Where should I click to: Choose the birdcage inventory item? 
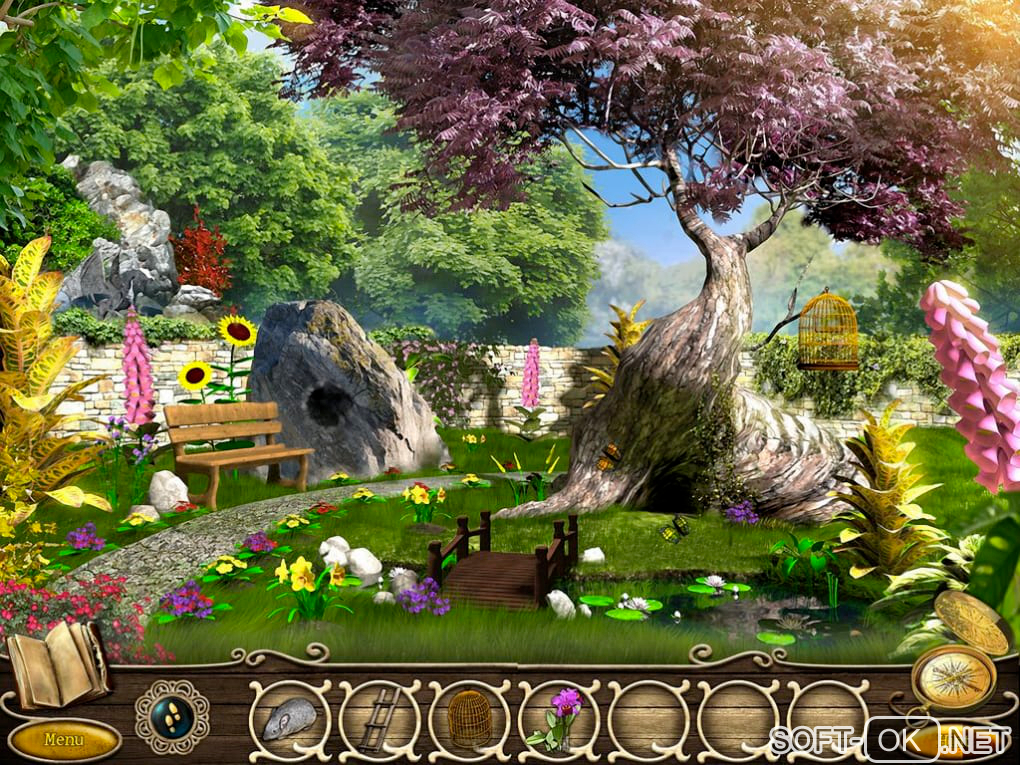(x=469, y=718)
